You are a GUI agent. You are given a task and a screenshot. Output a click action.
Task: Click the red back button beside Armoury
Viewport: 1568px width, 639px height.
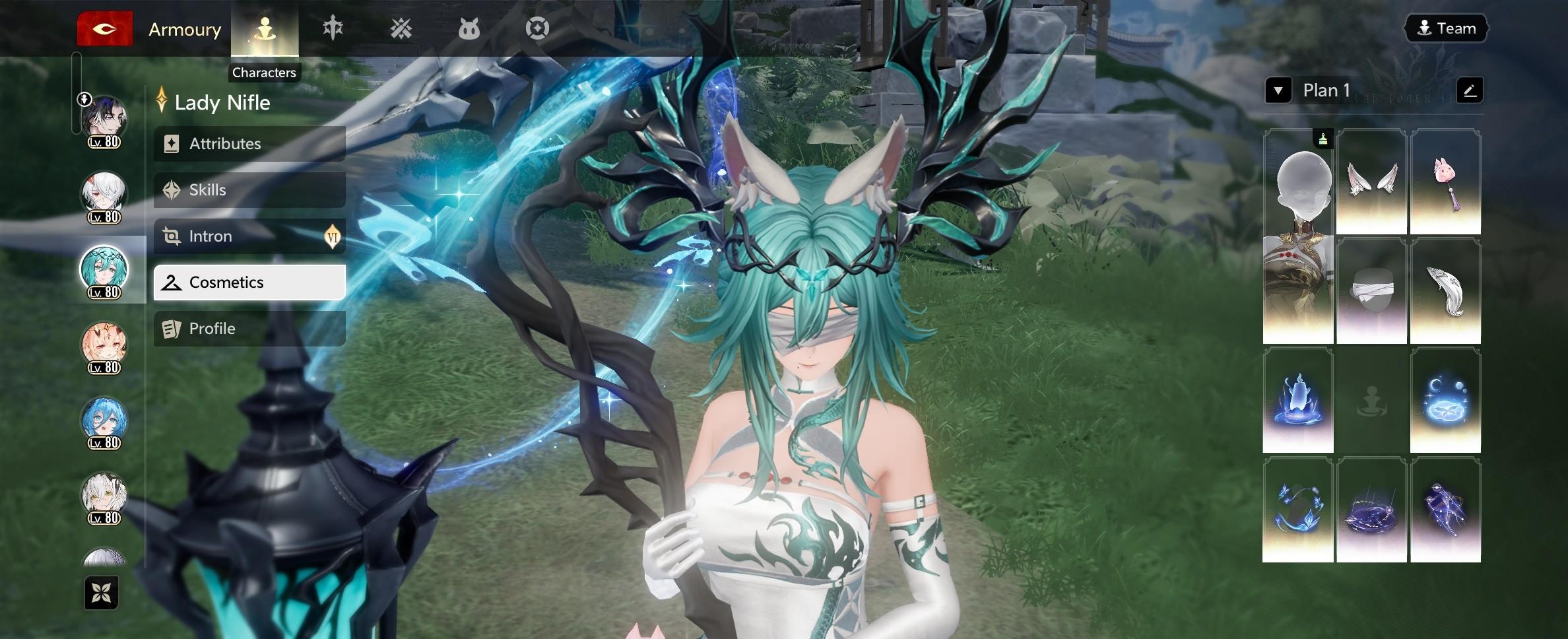pyautogui.click(x=105, y=29)
